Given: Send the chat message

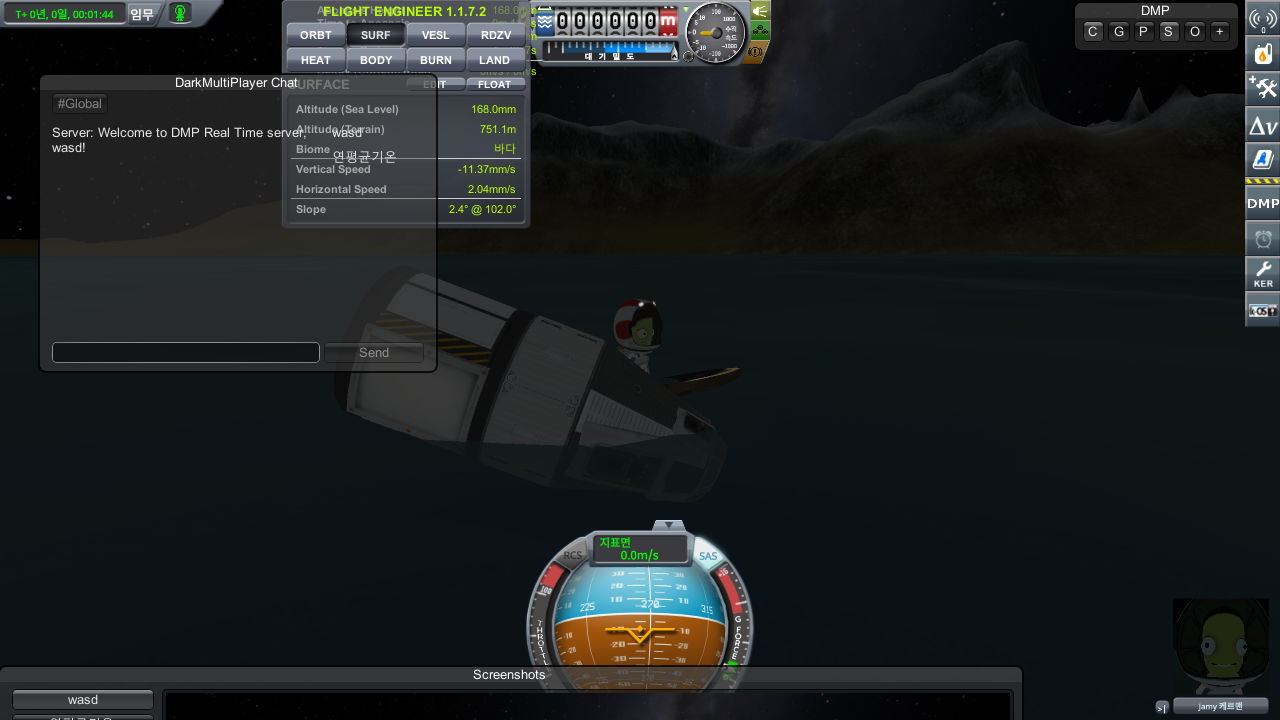Looking at the screenshot, I should pos(374,352).
